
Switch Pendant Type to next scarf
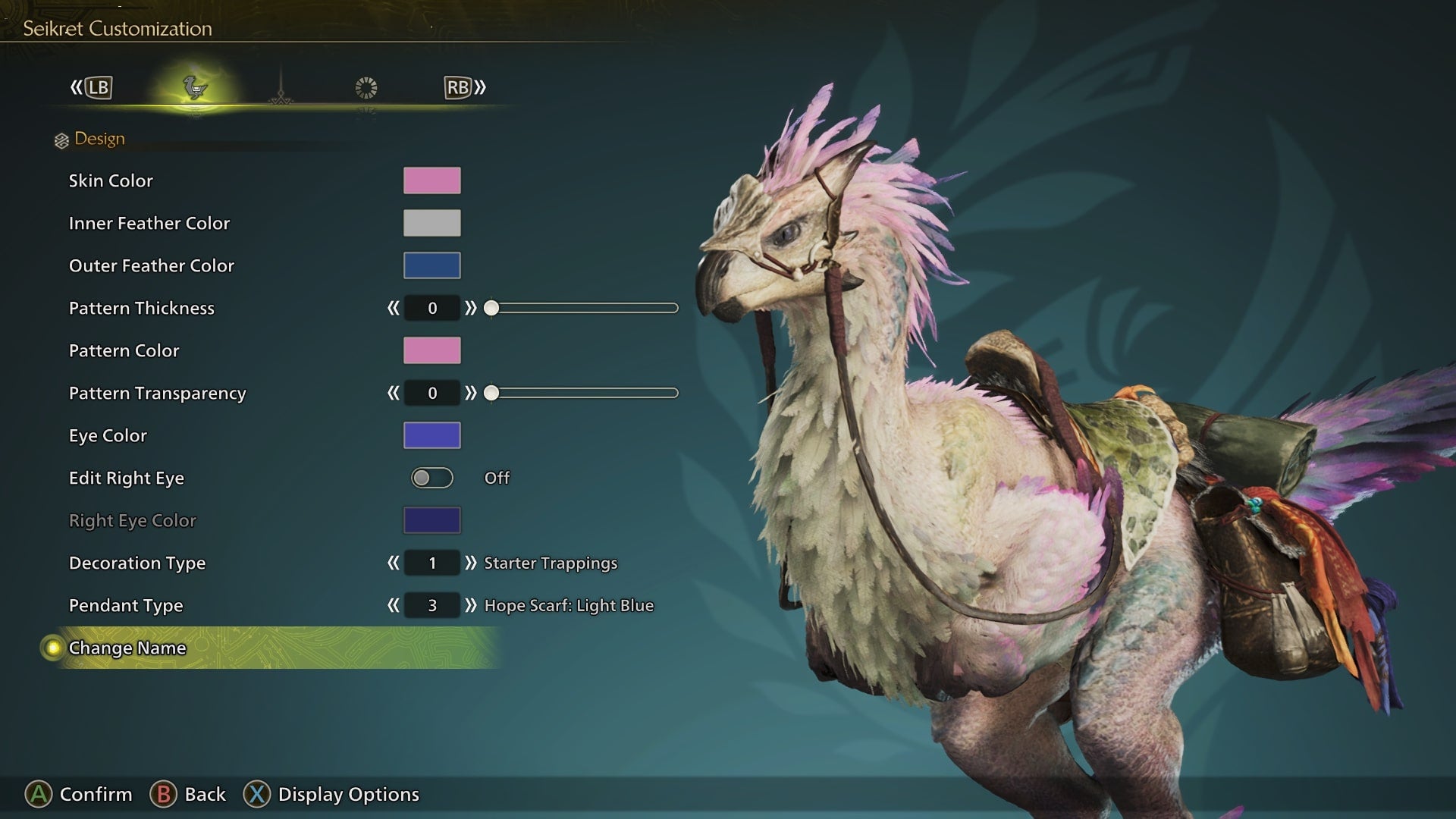point(471,605)
